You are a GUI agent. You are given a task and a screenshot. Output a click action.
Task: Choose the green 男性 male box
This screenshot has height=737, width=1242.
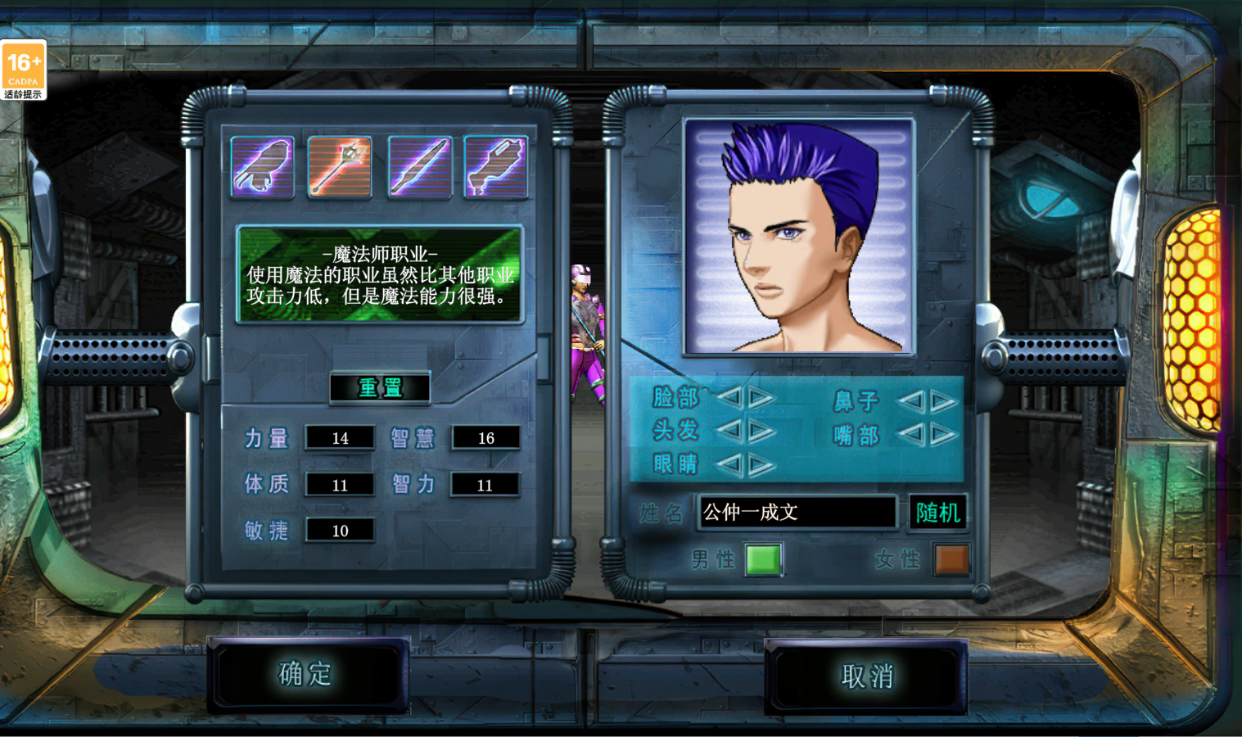763,560
